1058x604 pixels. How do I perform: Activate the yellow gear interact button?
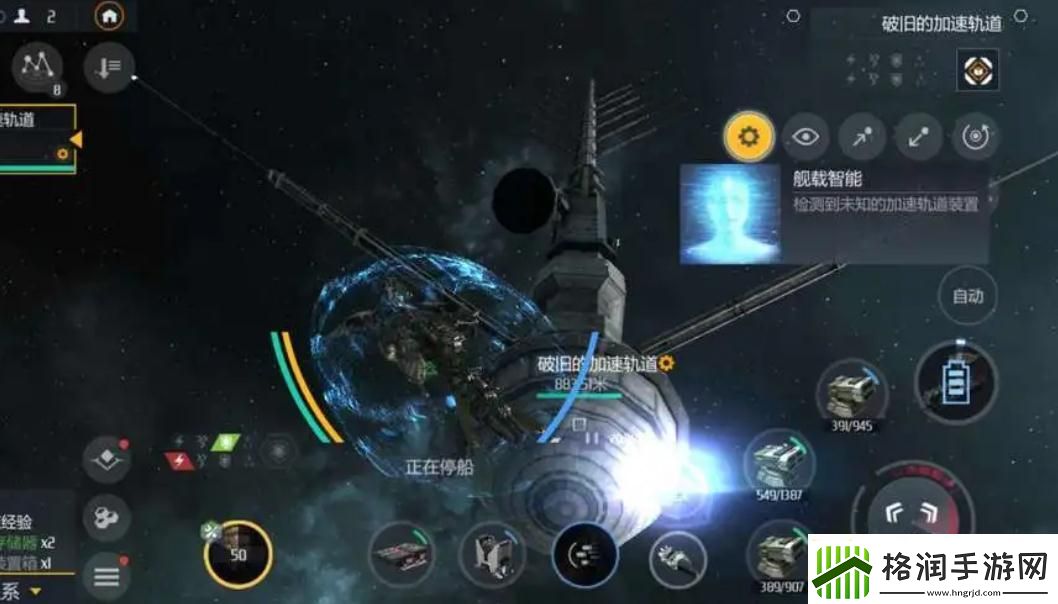749,137
